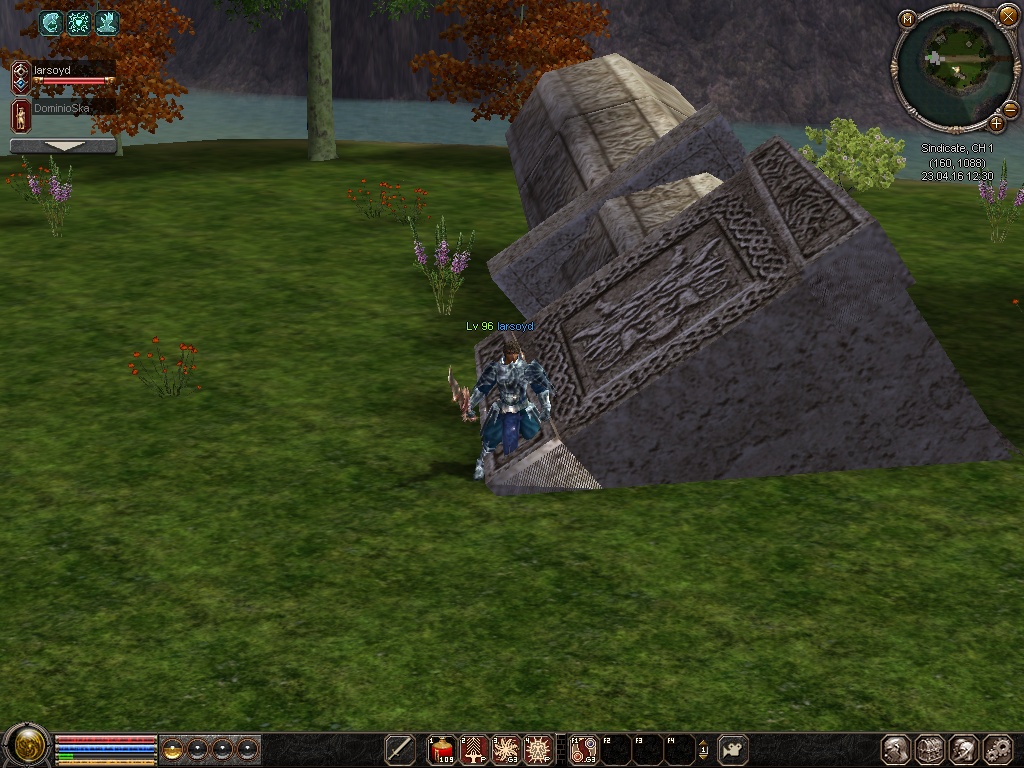The width and height of the screenshot is (1024, 768).
Task: Expand the party list down arrow
Action: tap(63, 146)
